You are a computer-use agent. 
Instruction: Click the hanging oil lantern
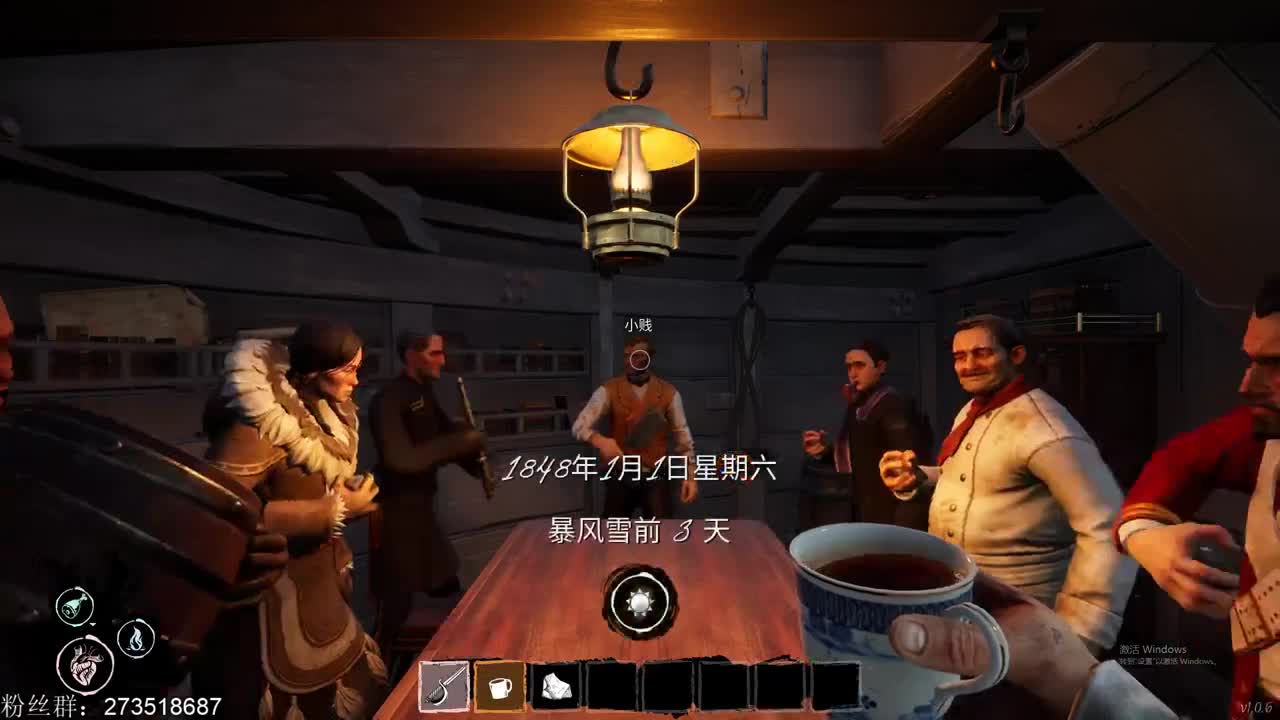tap(632, 180)
